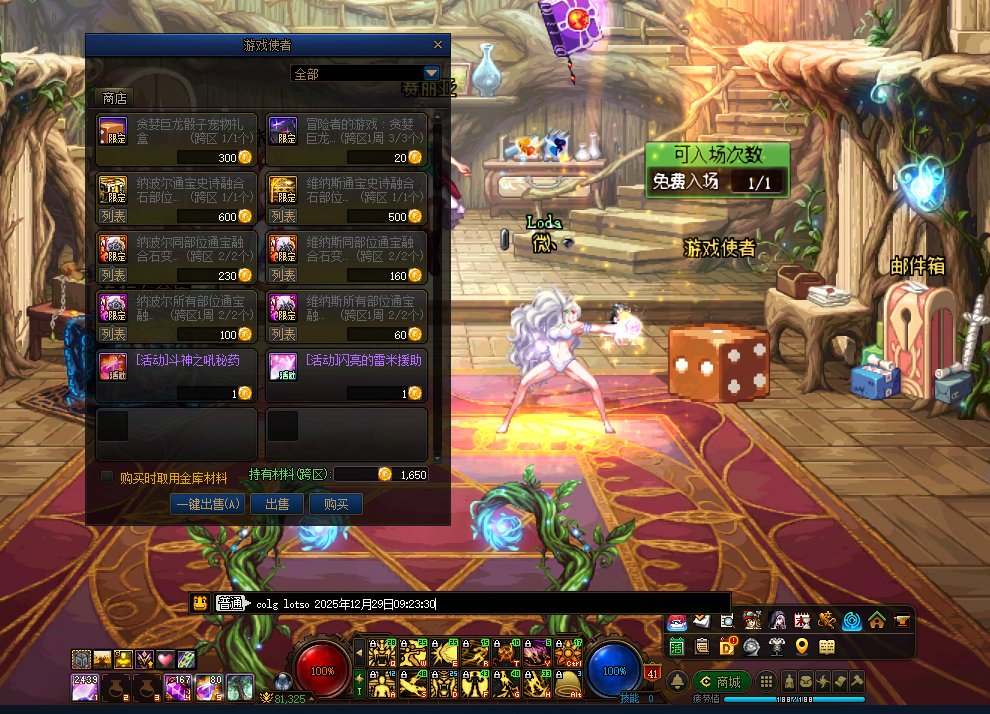The image size is (990, 714).
Task: Open the nine-dot grid menu button
Action: pos(767,682)
